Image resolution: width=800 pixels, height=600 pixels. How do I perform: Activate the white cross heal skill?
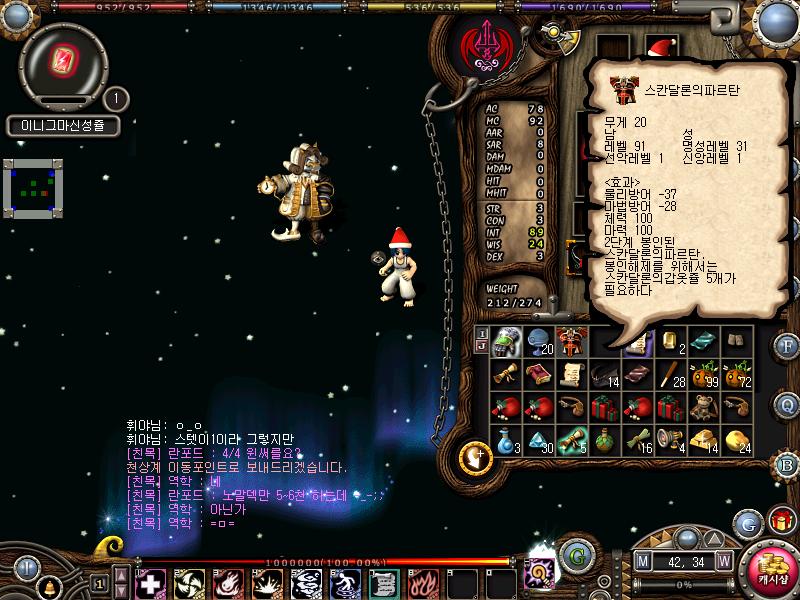[x=151, y=582]
